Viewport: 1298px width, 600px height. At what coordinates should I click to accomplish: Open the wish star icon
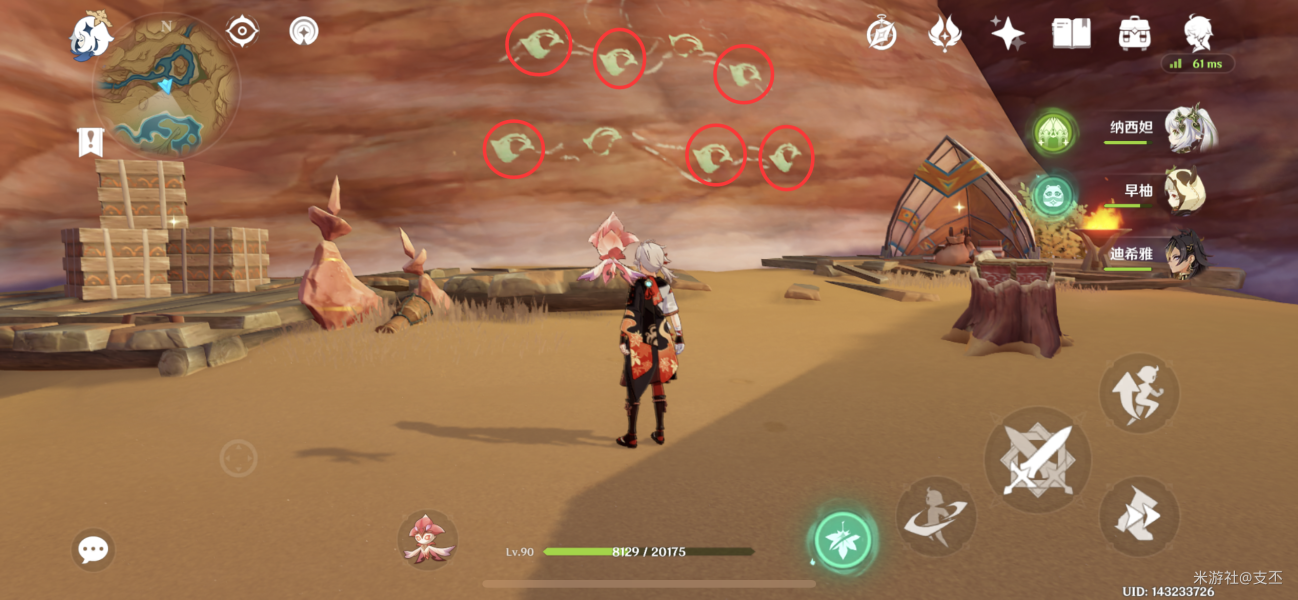[x=1007, y=34]
